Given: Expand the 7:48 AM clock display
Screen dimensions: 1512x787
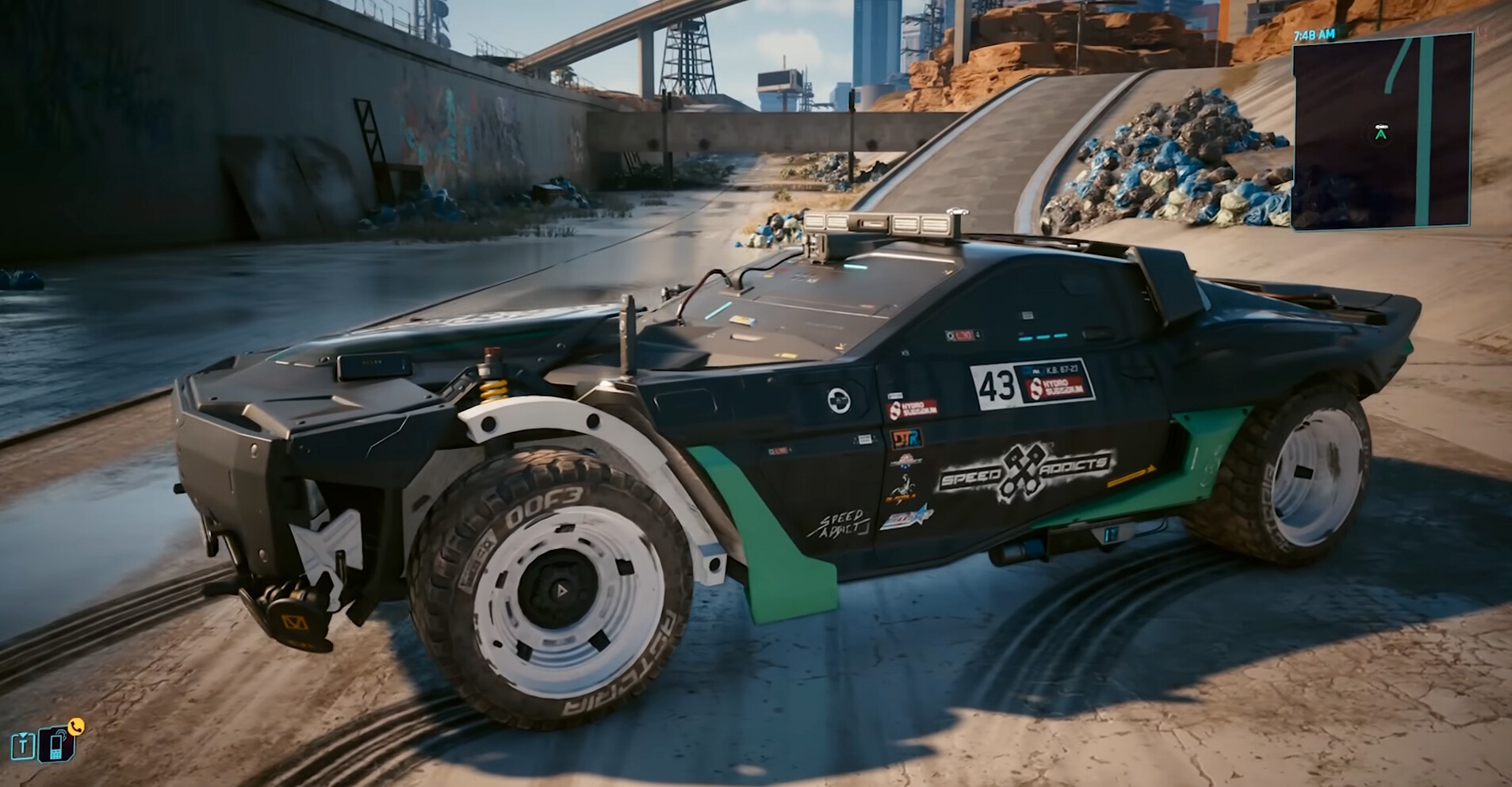Looking at the screenshot, I should [x=1315, y=34].
